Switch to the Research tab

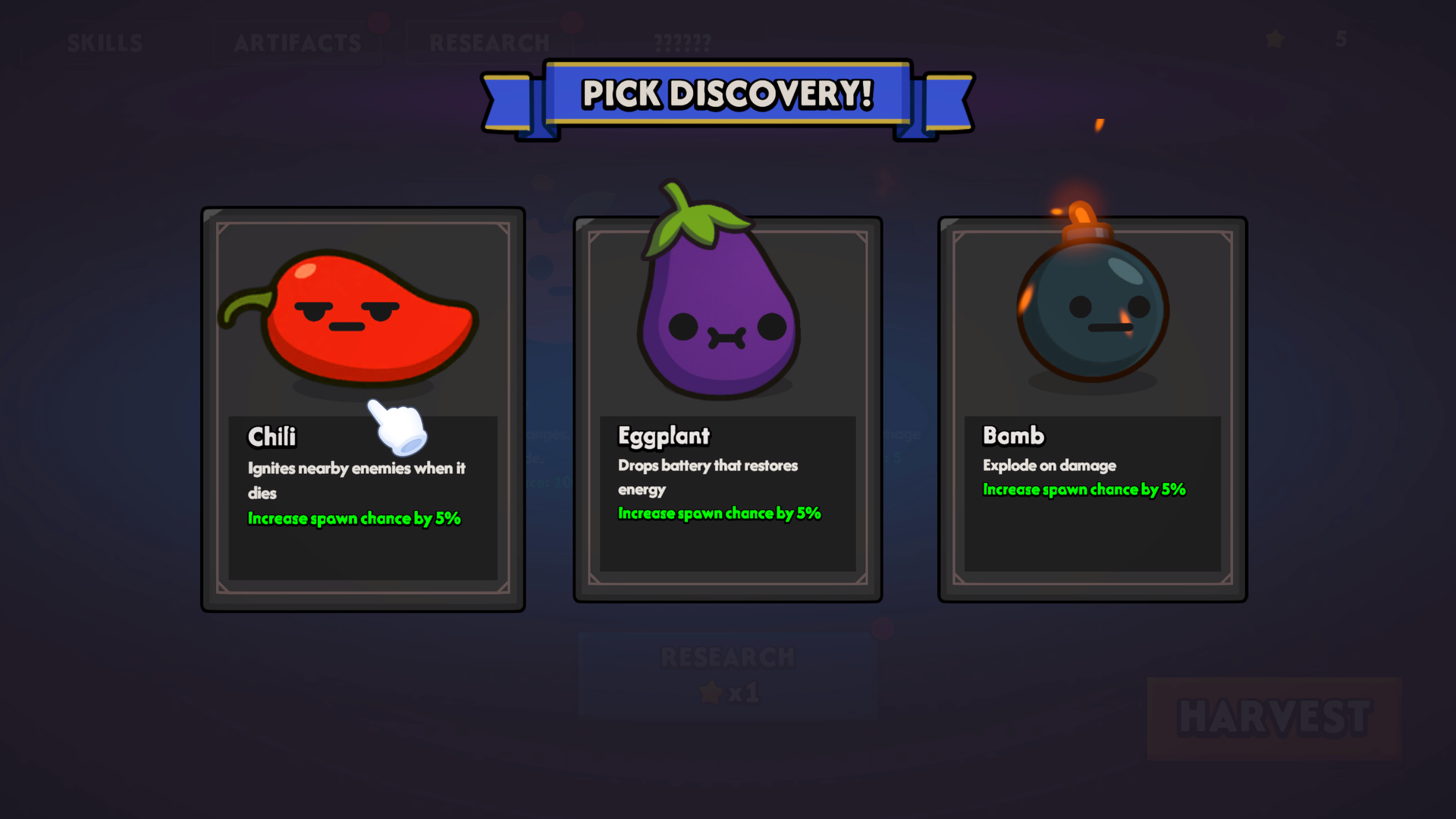[x=490, y=43]
